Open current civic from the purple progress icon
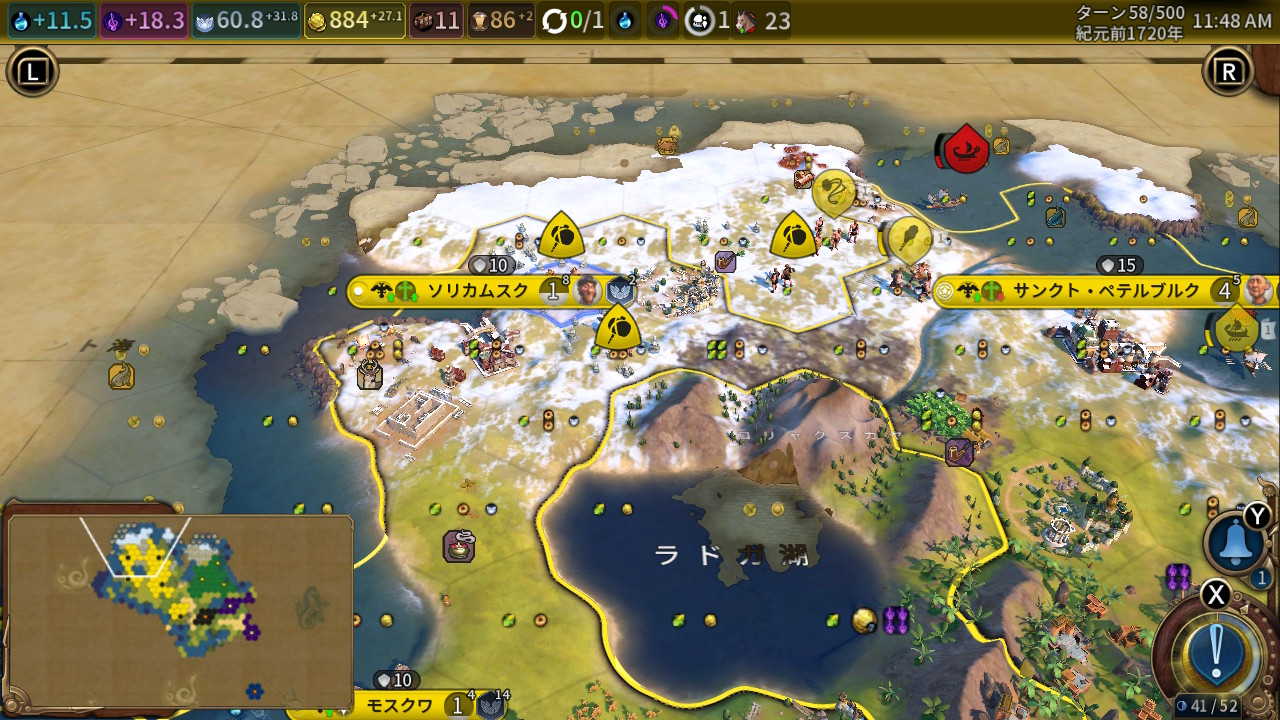The image size is (1280, 720). tap(663, 21)
